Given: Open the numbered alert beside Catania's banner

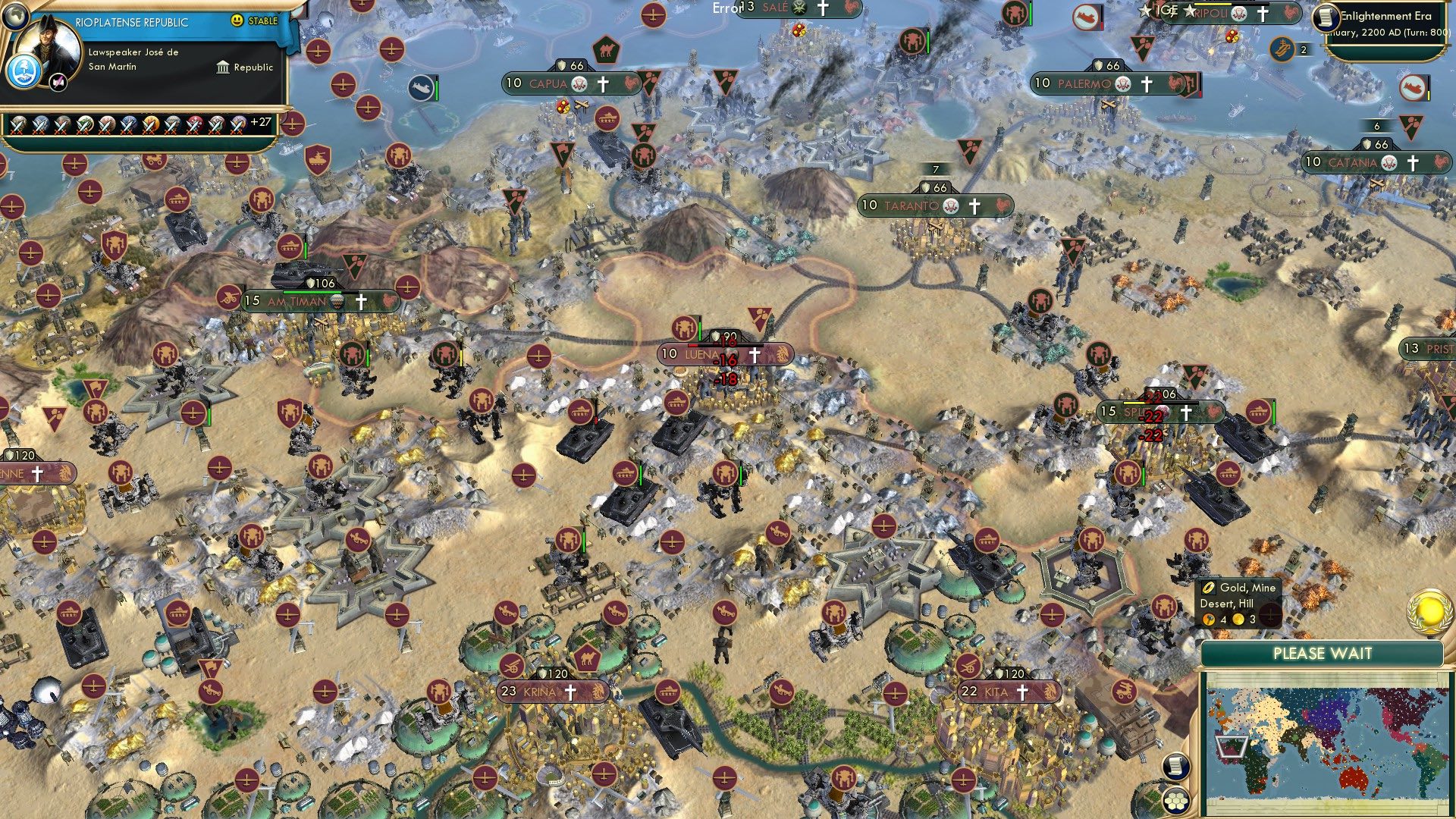Looking at the screenshot, I should pyautogui.click(x=1377, y=125).
